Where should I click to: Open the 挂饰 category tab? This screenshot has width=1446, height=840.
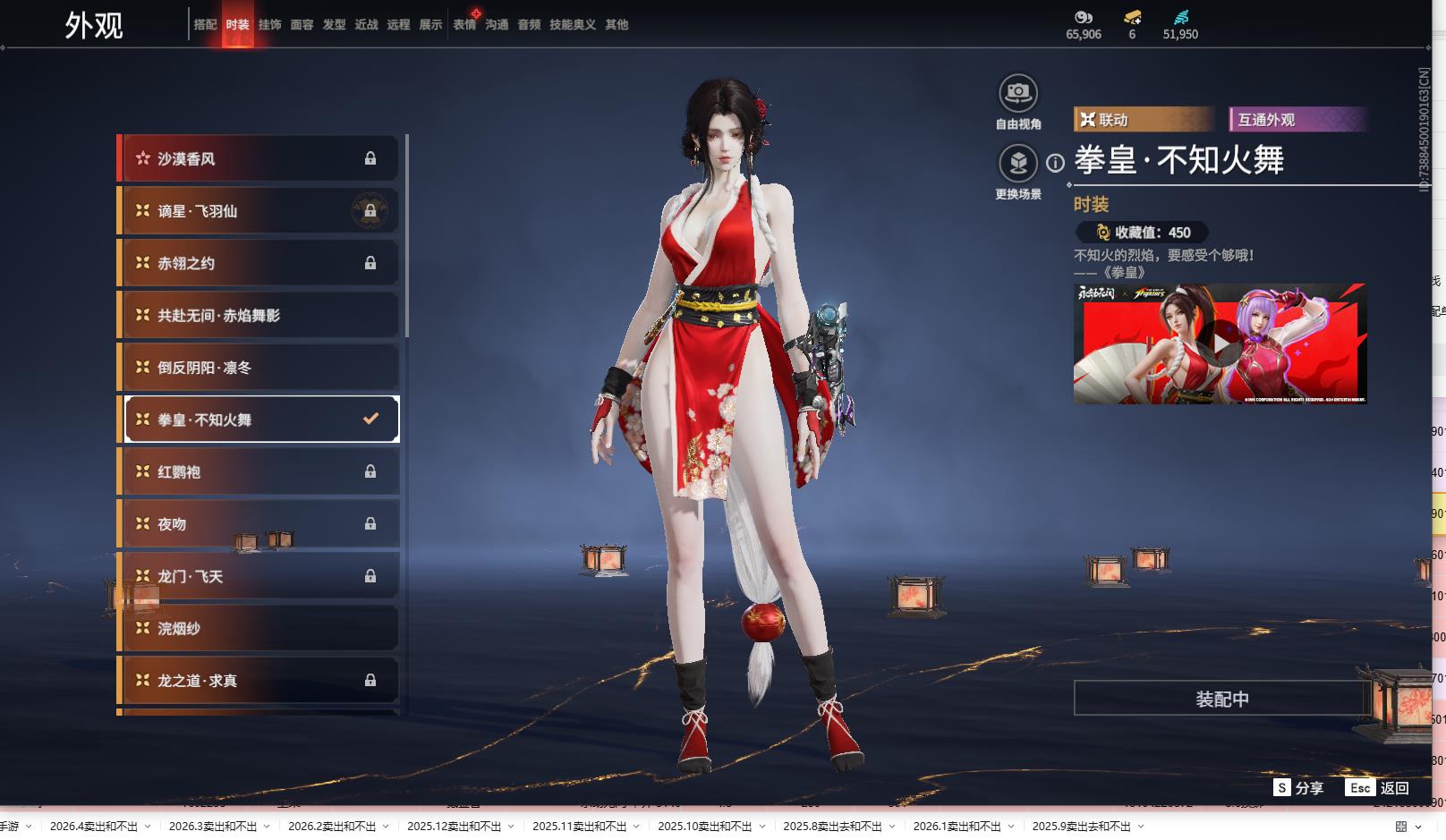(269, 24)
